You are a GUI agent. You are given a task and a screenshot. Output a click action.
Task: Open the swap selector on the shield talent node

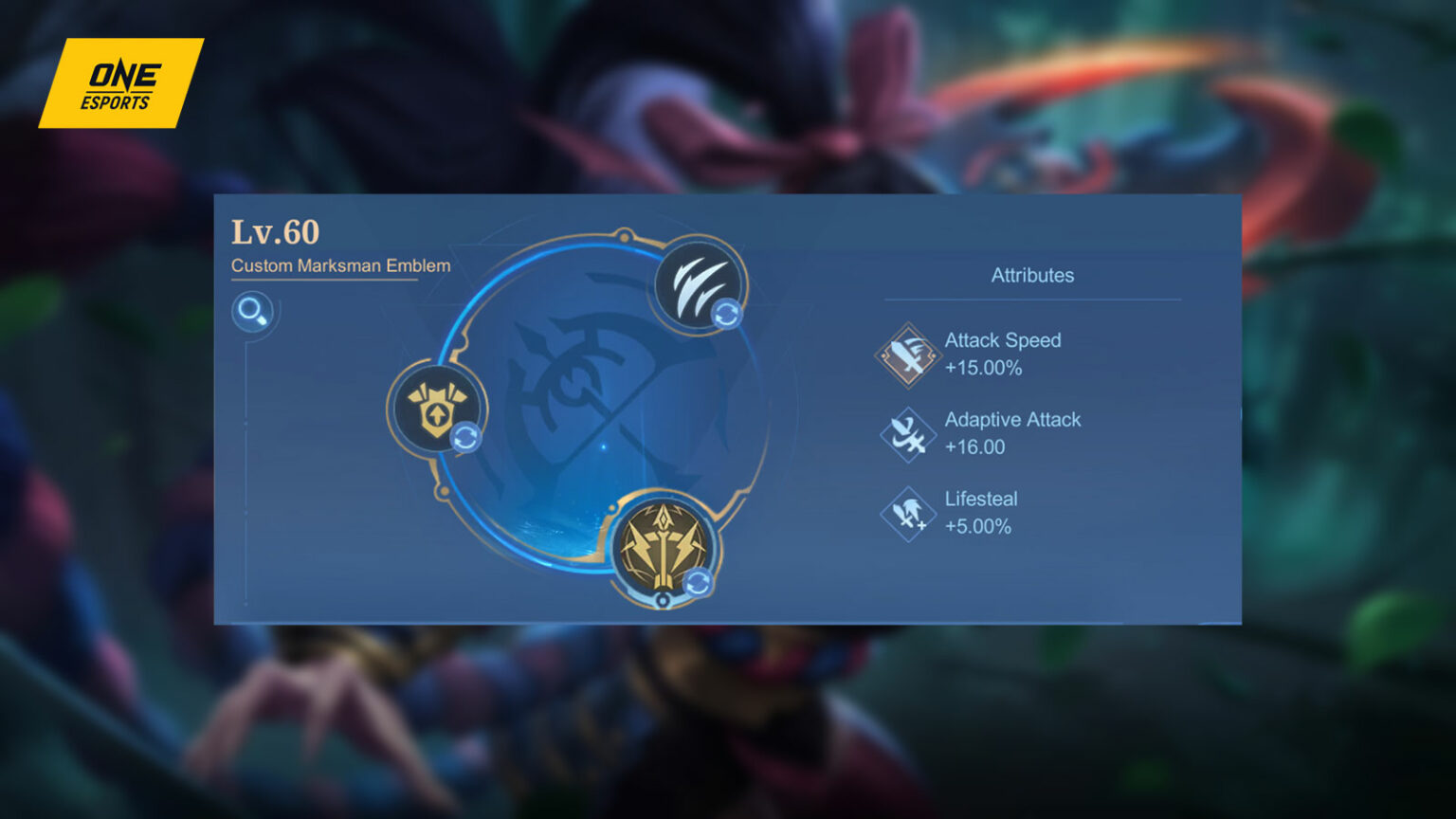(465, 438)
